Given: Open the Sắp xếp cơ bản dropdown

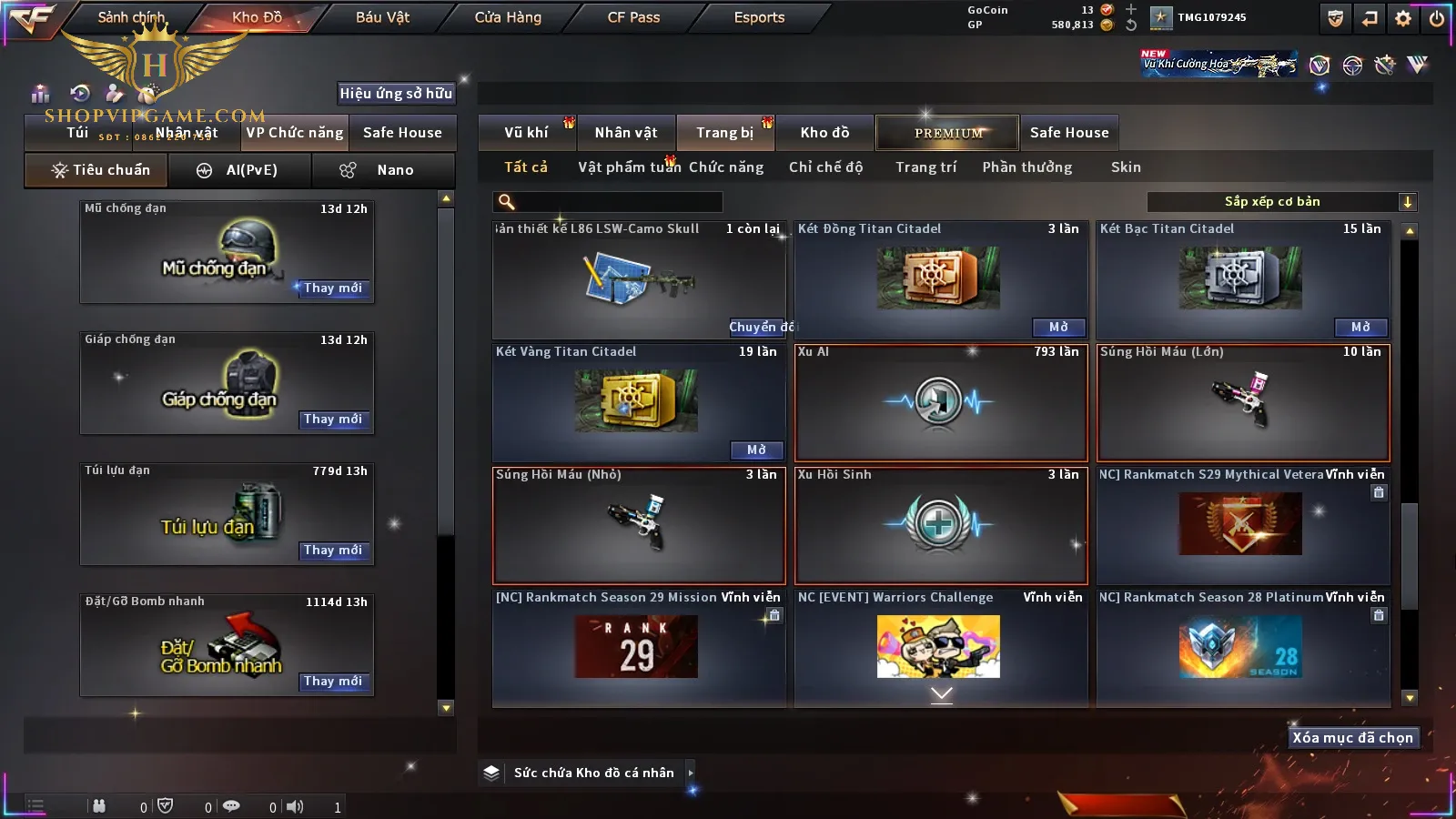Looking at the screenshot, I should 1281,202.
